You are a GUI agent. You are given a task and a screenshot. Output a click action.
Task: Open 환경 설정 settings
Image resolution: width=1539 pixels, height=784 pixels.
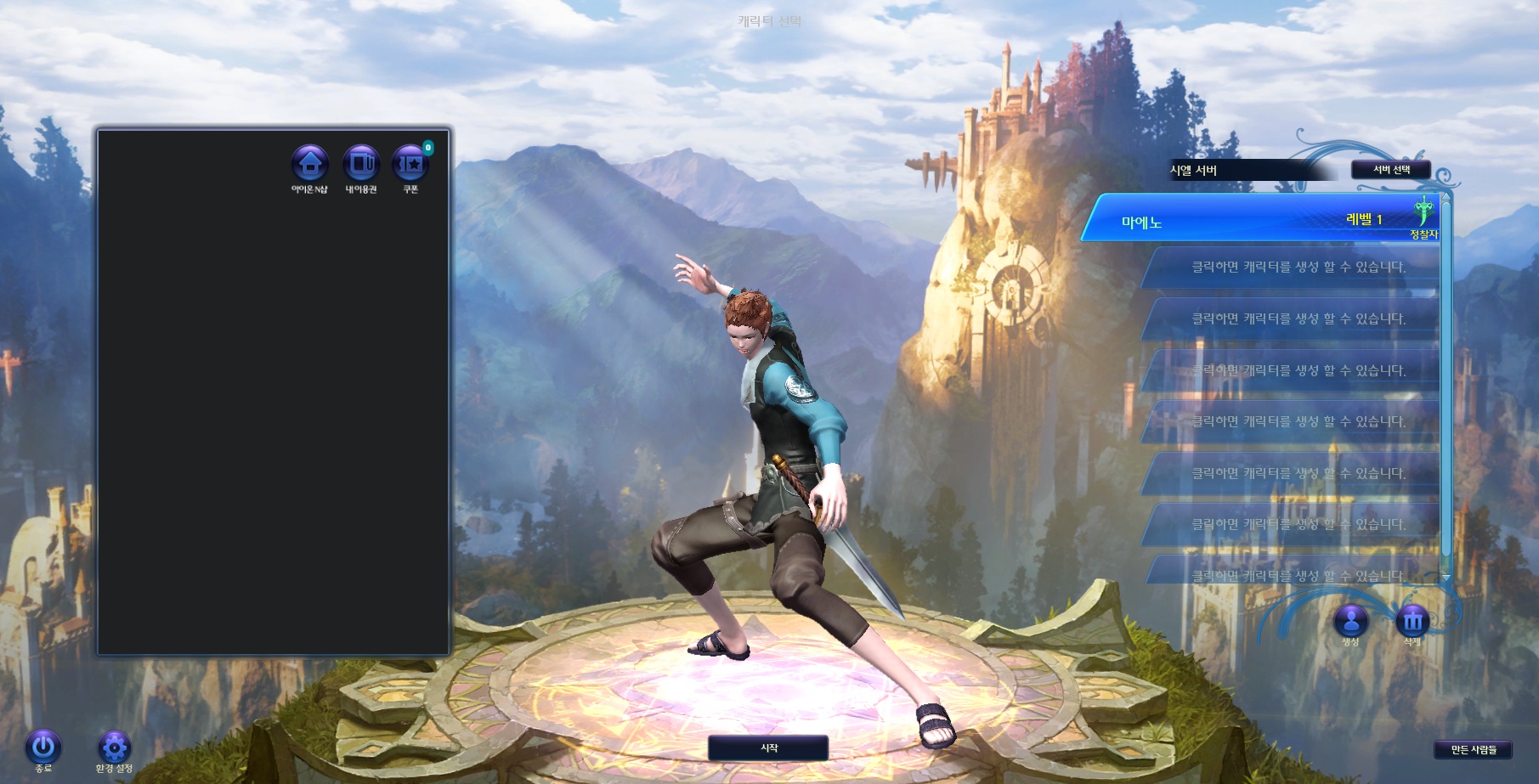coord(114,747)
